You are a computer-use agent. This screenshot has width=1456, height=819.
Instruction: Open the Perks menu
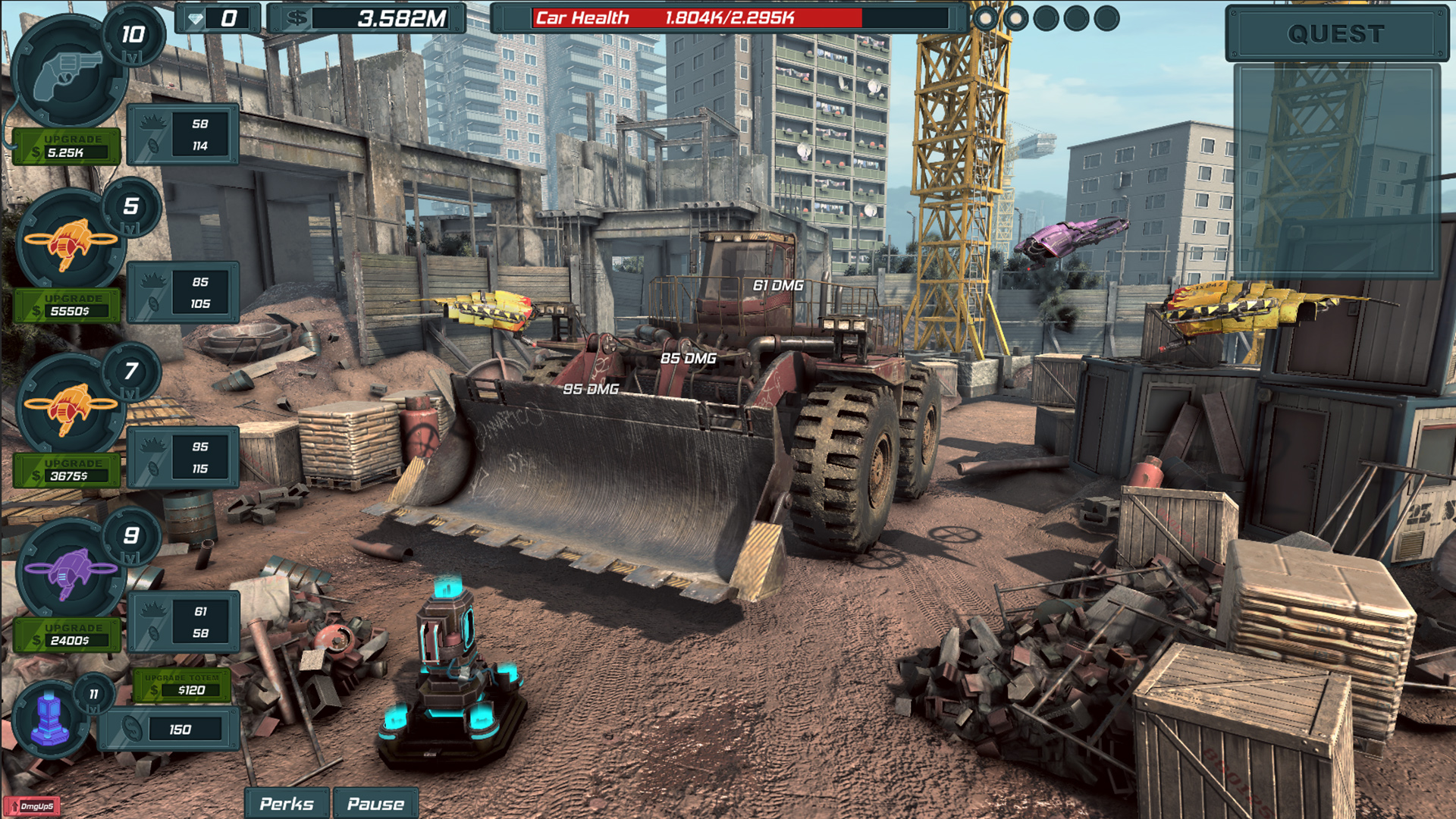point(288,803)
